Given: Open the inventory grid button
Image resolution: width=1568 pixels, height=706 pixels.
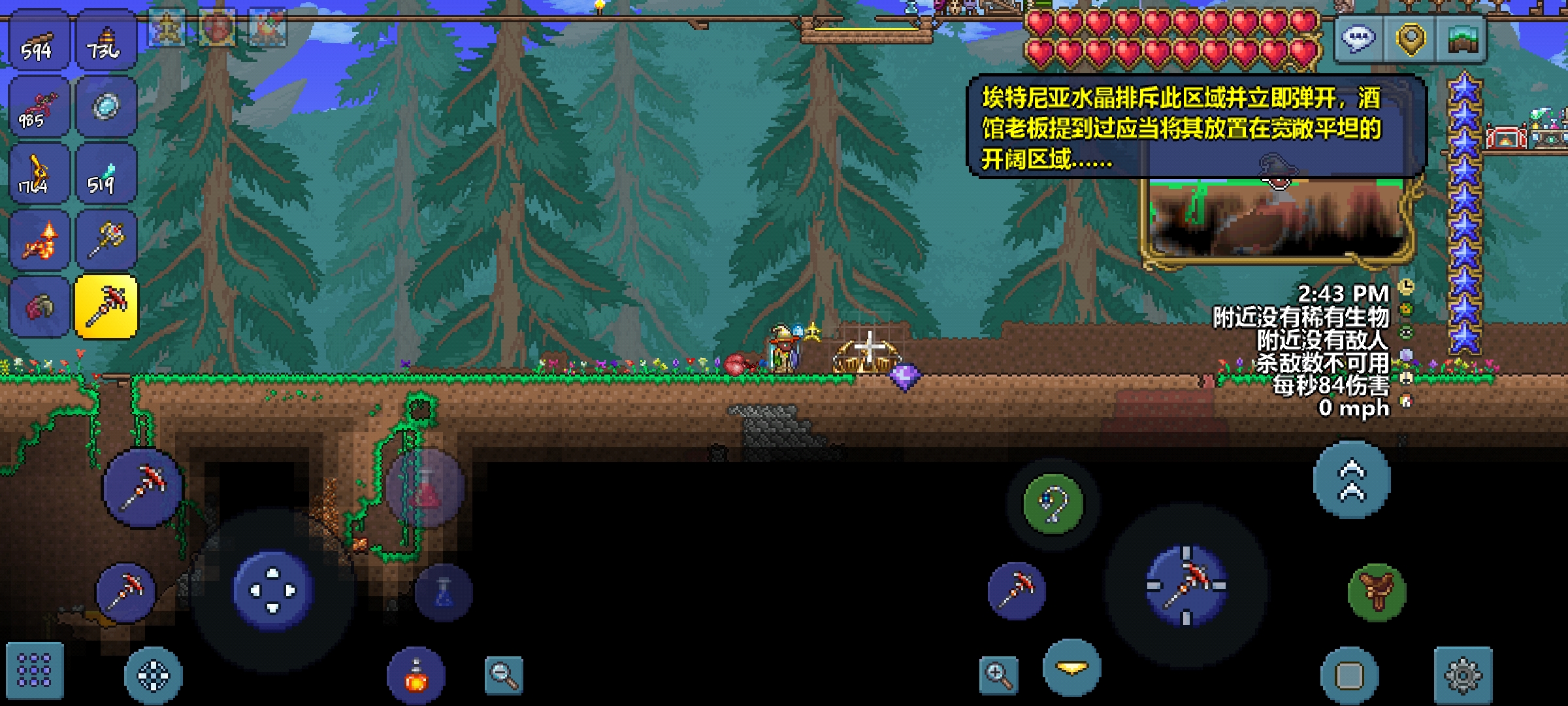Looking at the screenshot, I should pos(35,671).
